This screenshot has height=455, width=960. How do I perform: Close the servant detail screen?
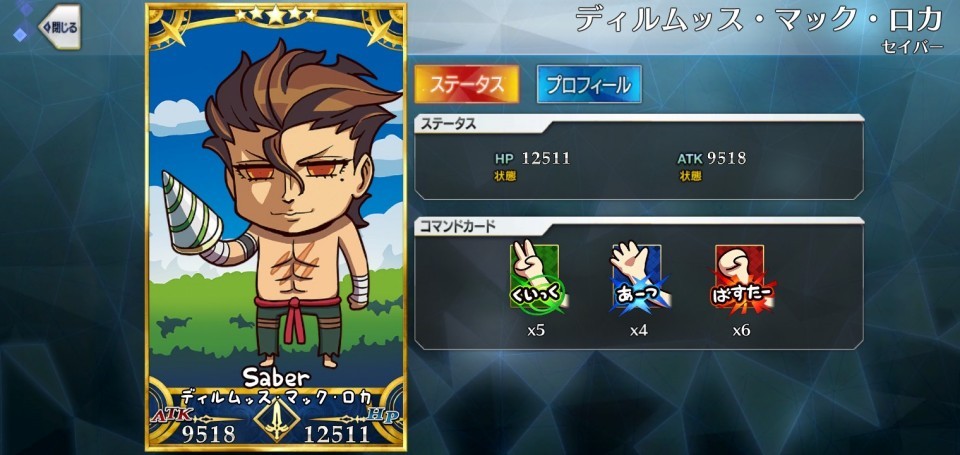click(58, 27)
